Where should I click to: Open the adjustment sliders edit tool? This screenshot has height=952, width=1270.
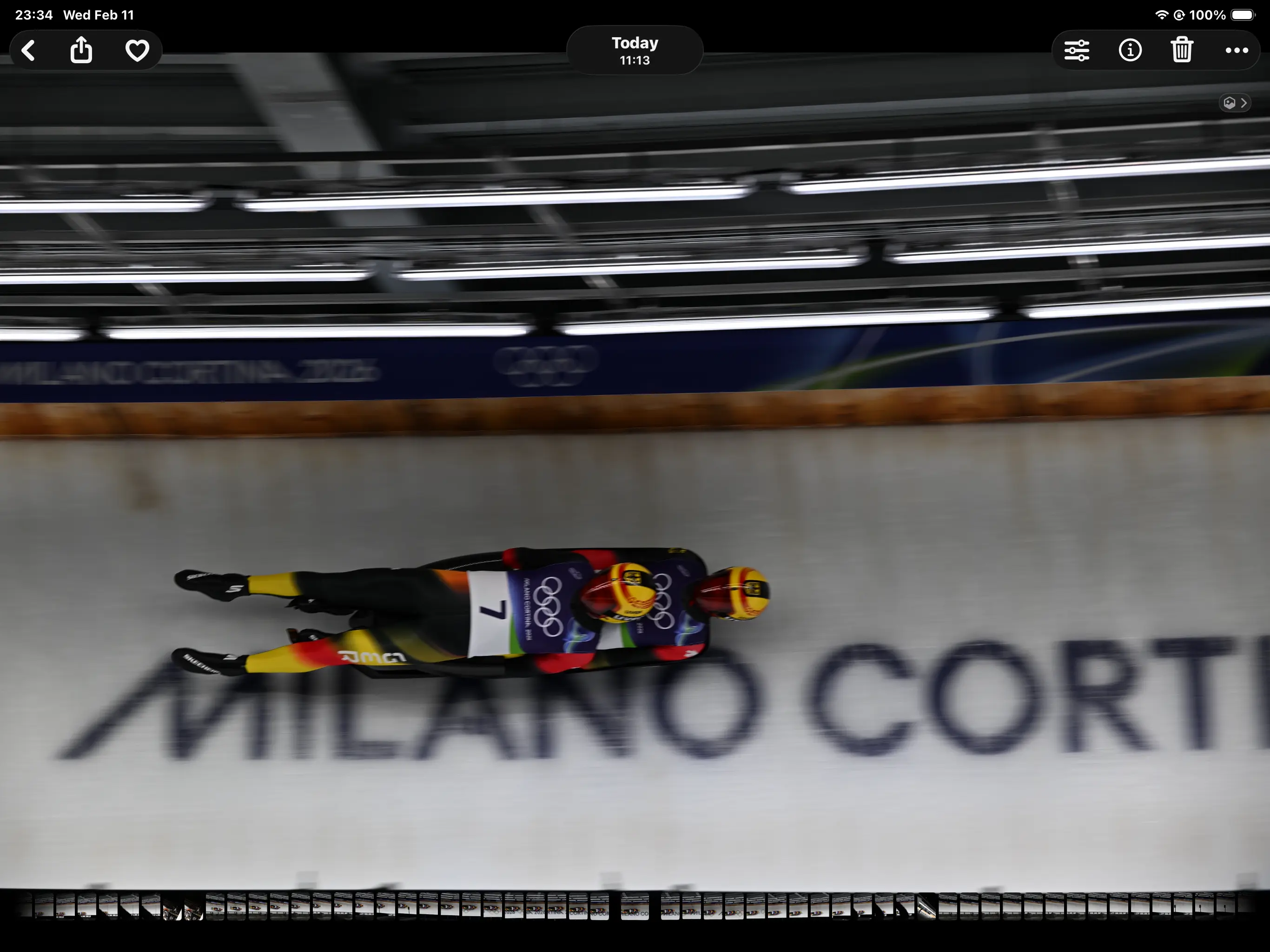coord(1077,51)
